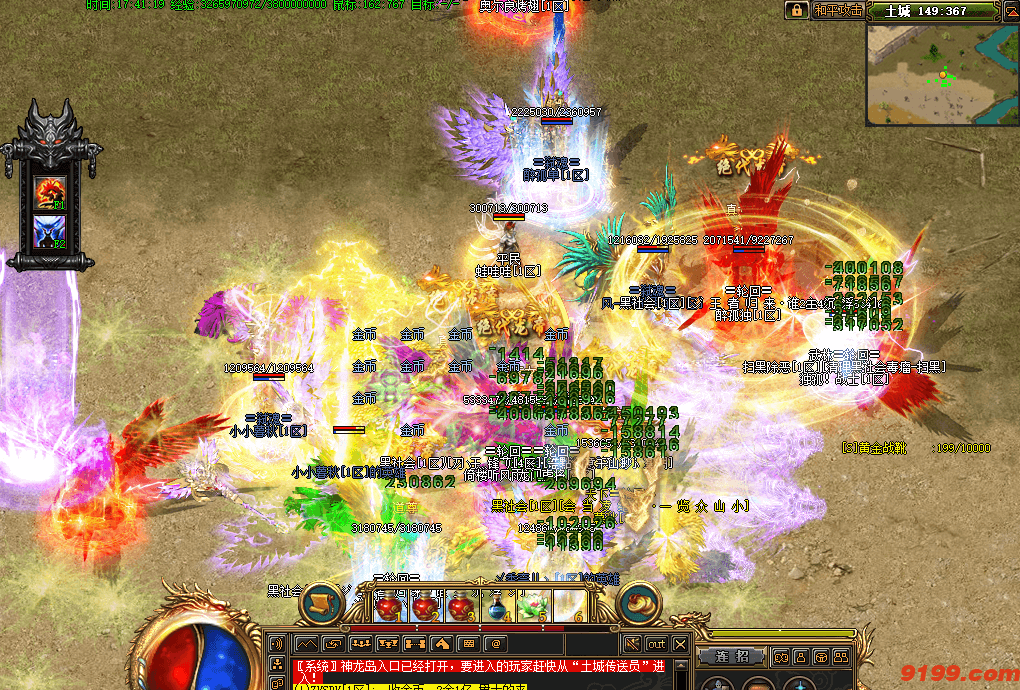Toggle the 和平攻击 attack mode button
Viewport: 1020px width, 690px height.
[x=837, y=10]
